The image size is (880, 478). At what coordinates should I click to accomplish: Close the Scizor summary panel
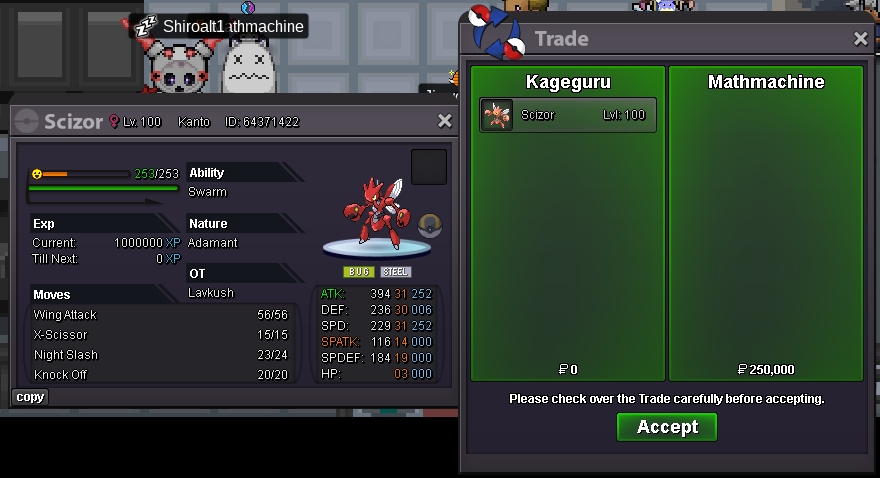pyautogui.click(x=445, y=121)
